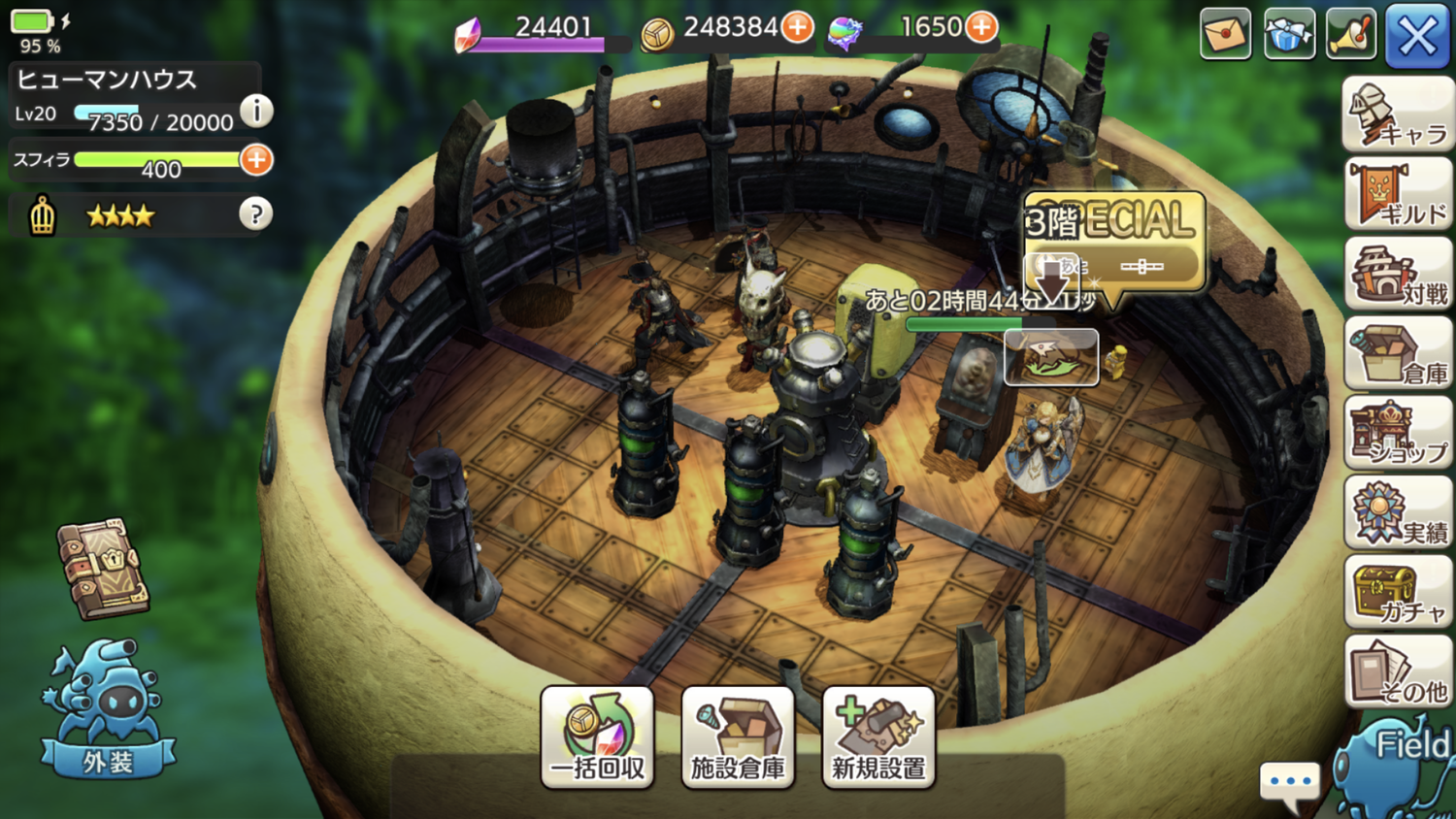The height and width of the screenshot is (819, 1456).
Task: Open the blue gift box icon
Action: point(1289,35)
